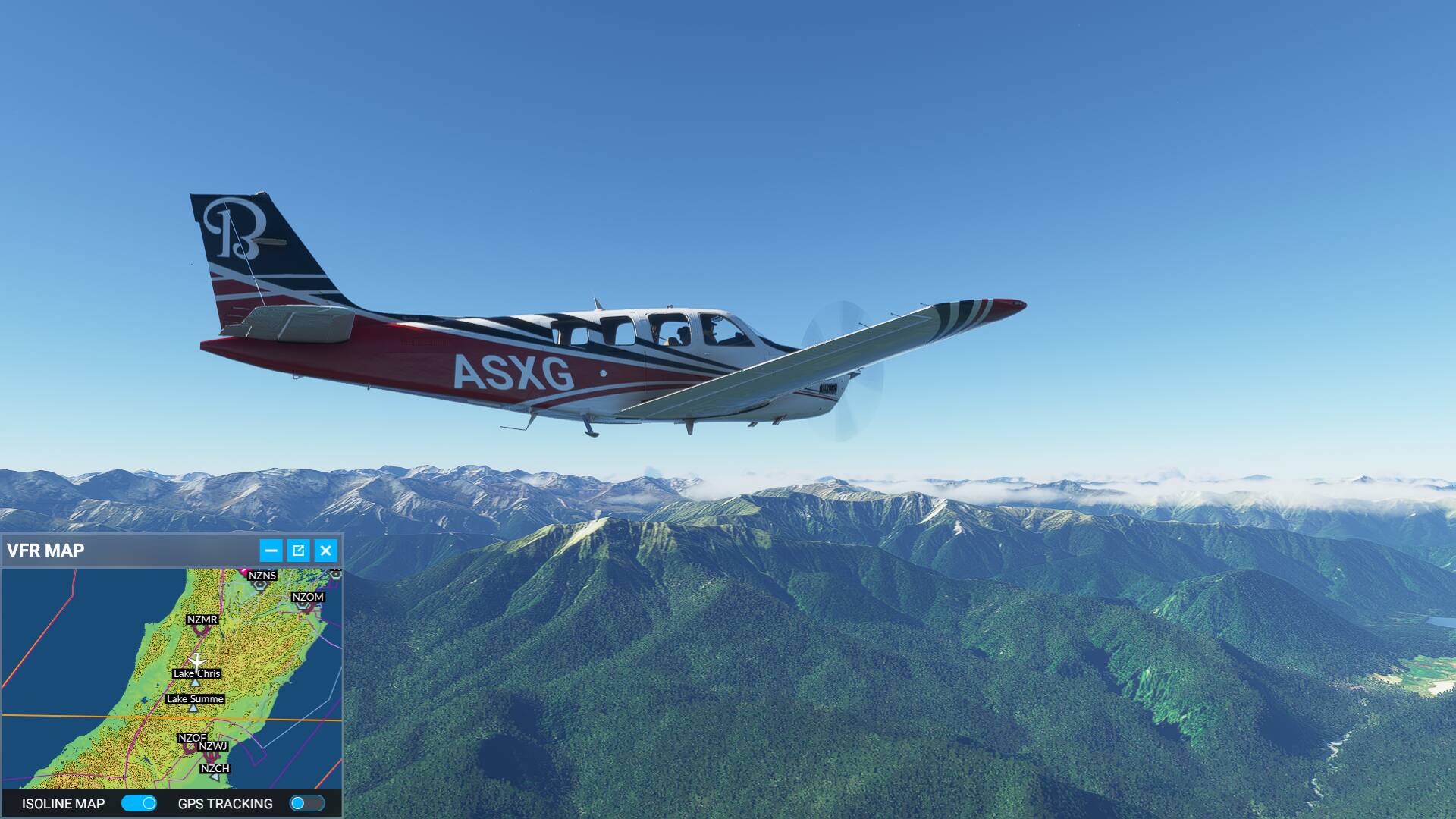Select the NZOM airport marker
1456x819 pixels.
coord(303,607)
